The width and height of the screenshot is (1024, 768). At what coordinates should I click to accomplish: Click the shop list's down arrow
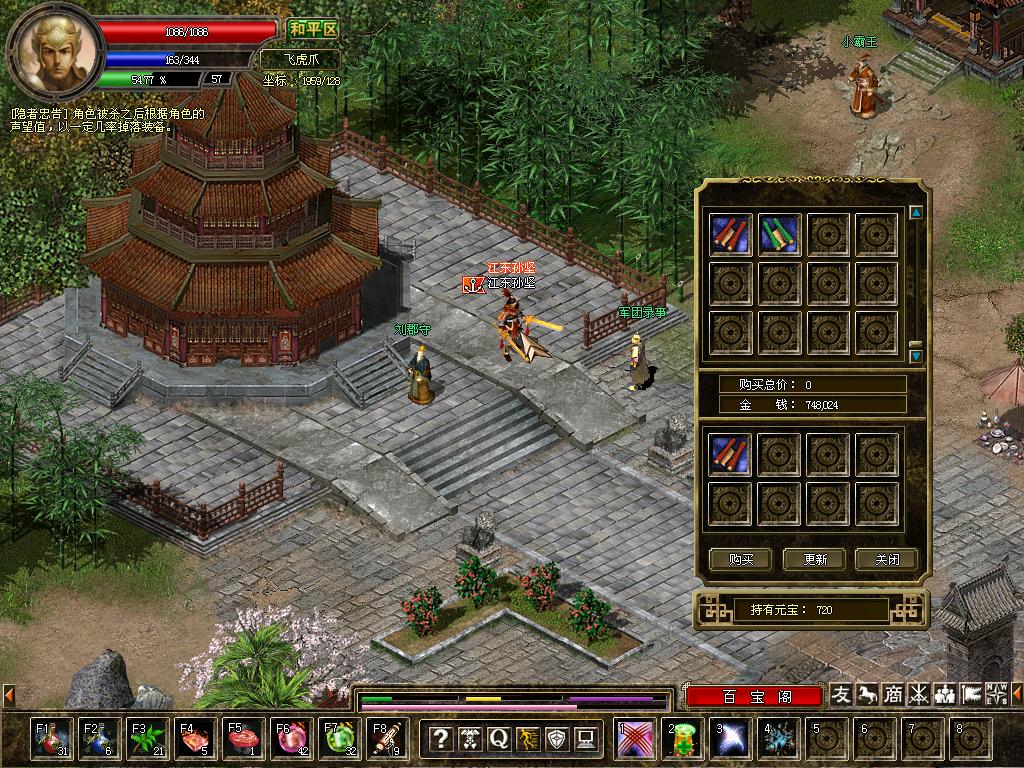click(916, 355)
